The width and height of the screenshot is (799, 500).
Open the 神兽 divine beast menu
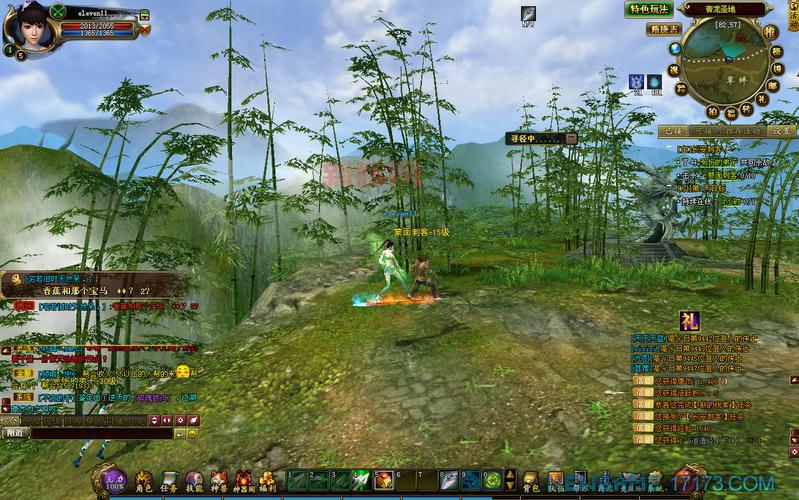[219, 481]
